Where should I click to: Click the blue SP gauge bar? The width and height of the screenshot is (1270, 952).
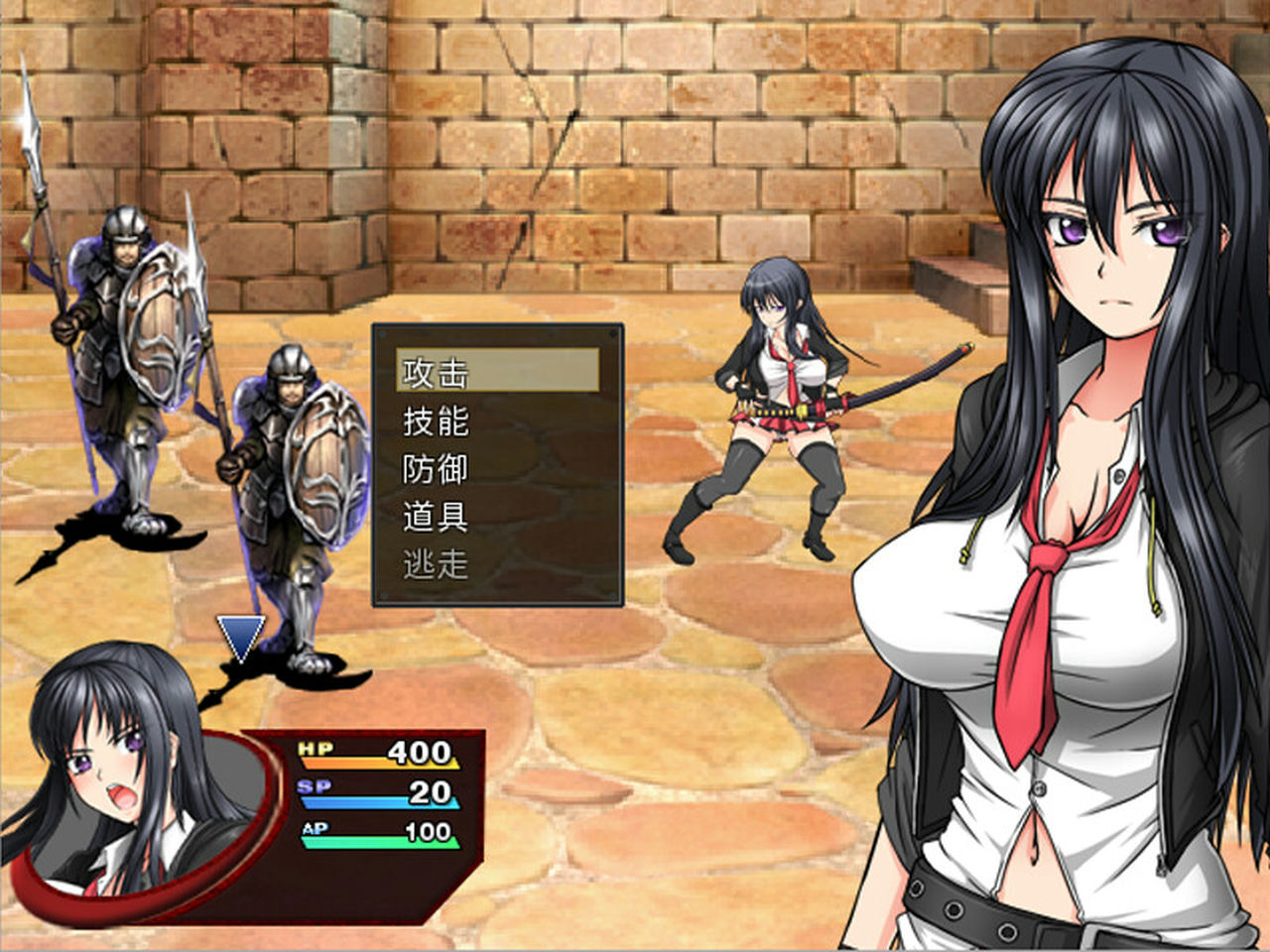pos(347,805)
